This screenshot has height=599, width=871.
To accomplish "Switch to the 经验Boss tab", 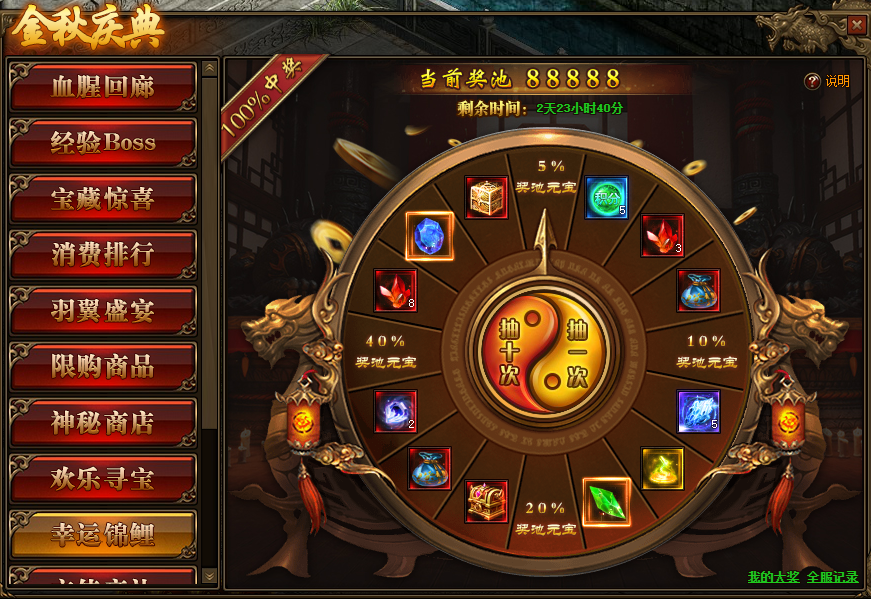I will (x=102, y=143).
